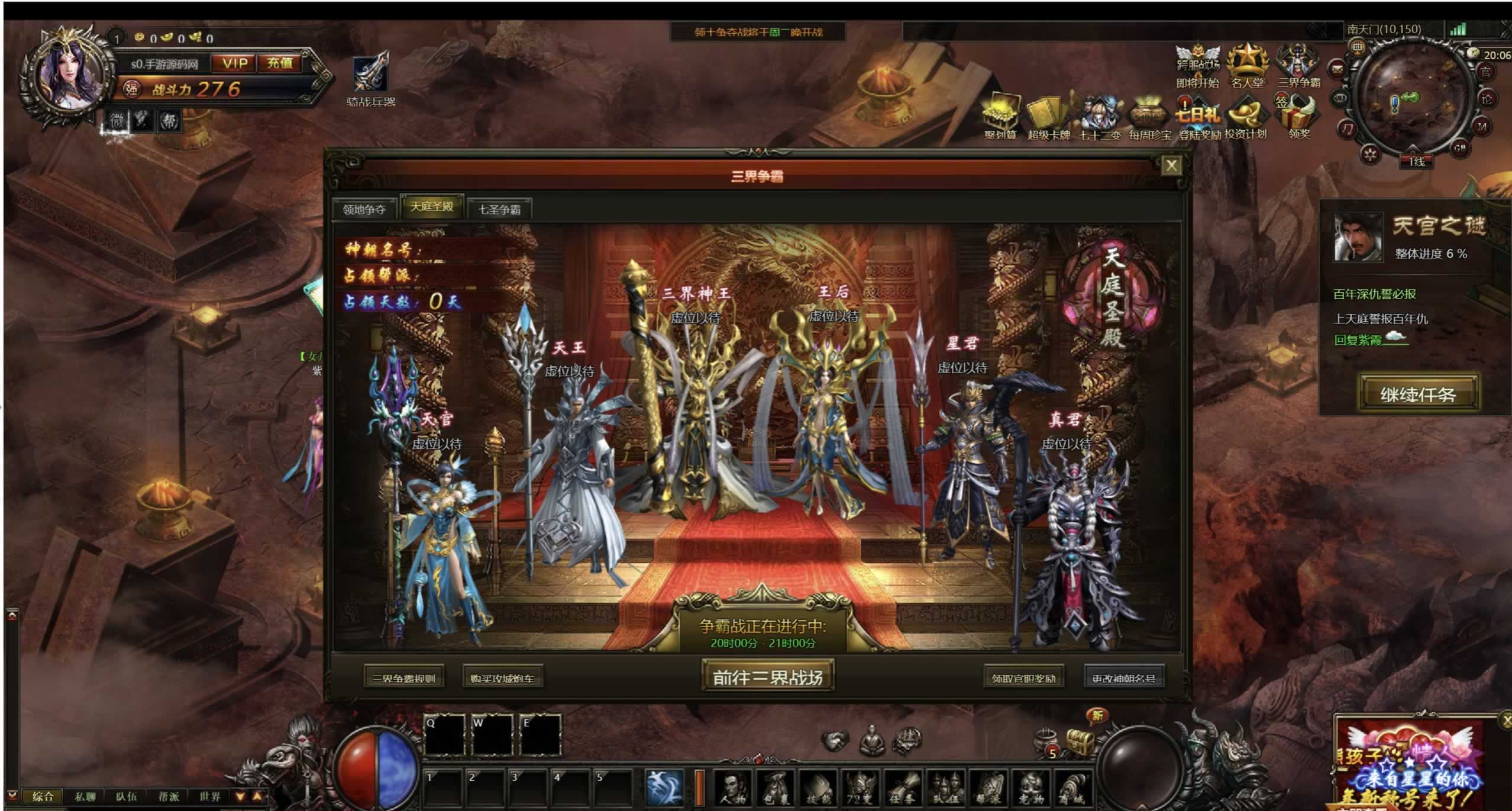Open the 投资计划 gold ingot icon

pyautogui.click(x=1245, y=117)
